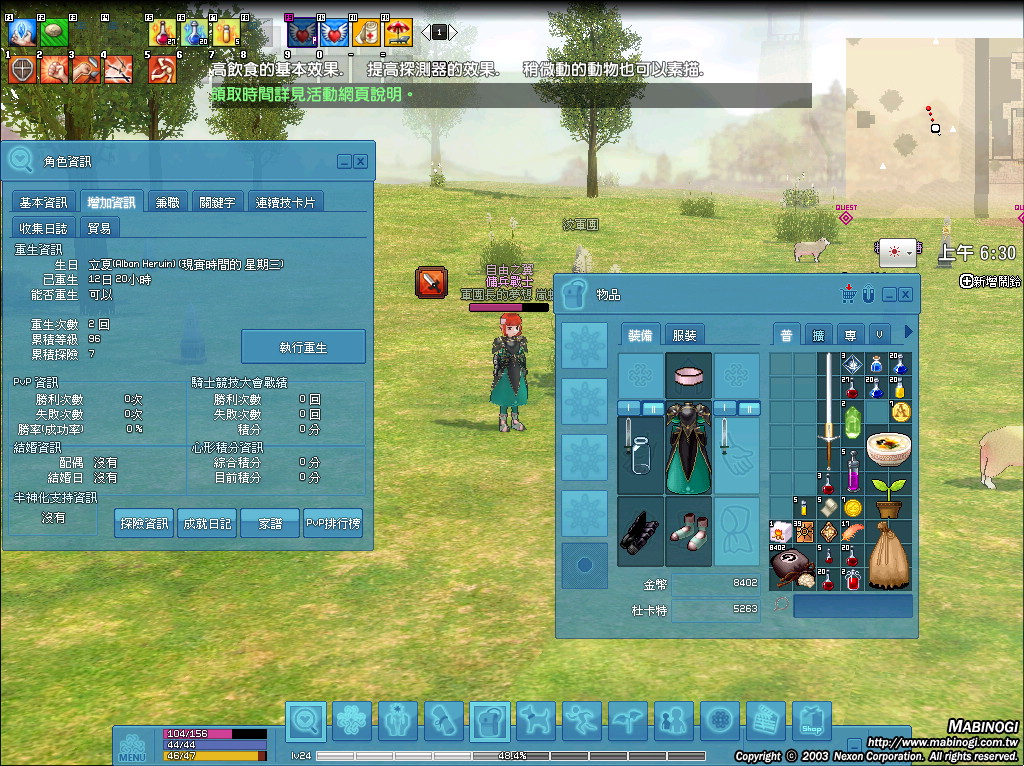Select the long sword in the inventory
This screenshot has width=1024, height=766.
click(x=829, y=410)
